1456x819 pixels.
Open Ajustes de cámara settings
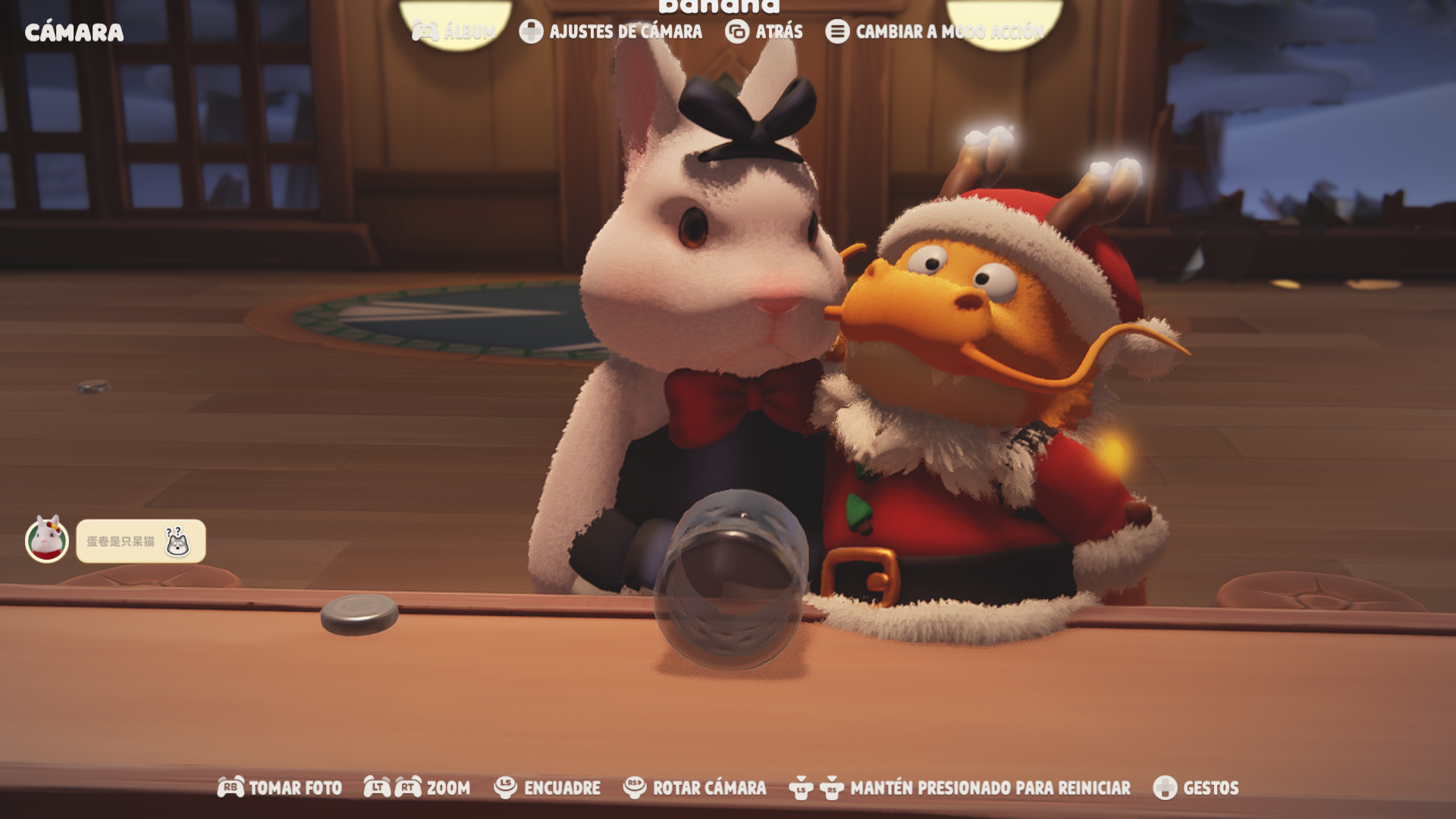point(611,32)
